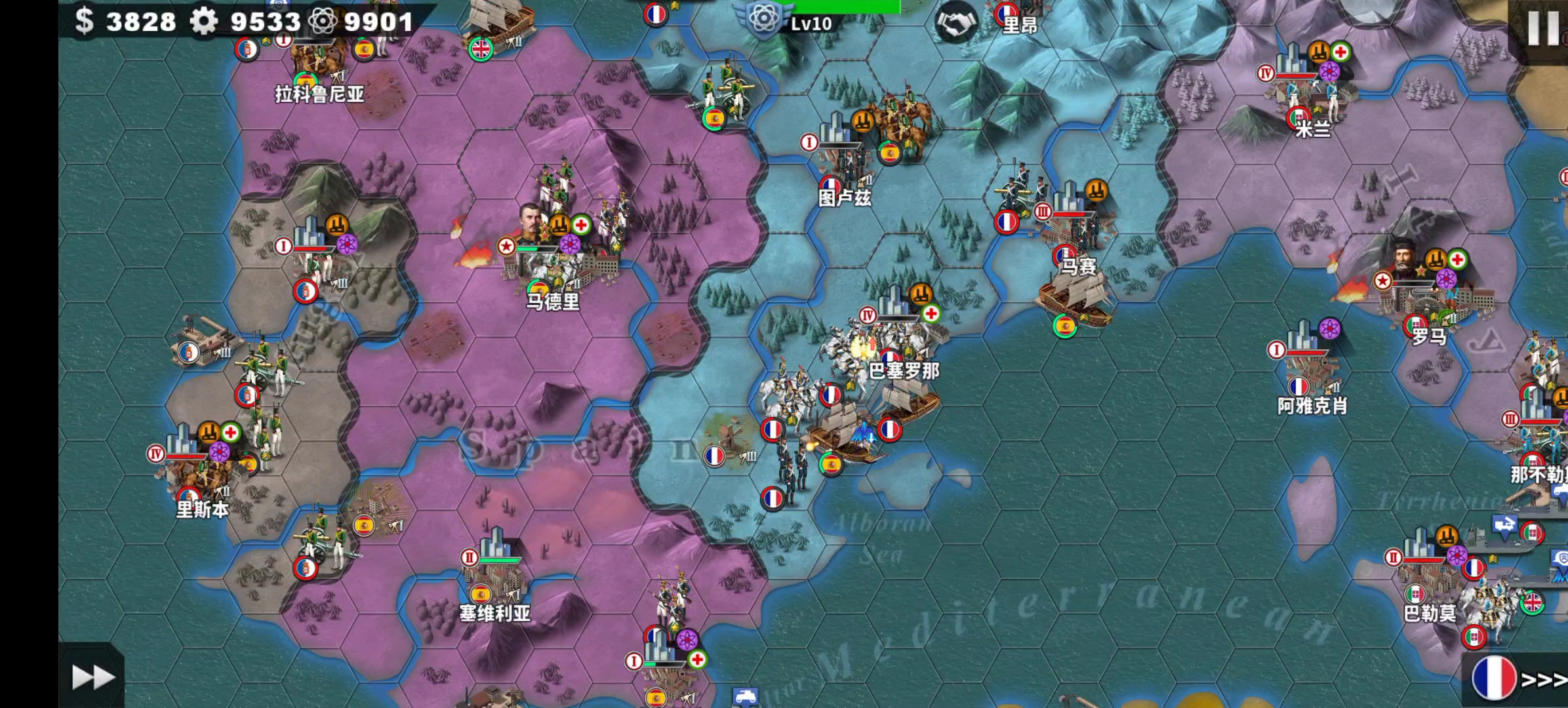The width and height of the screenshot is (1568, 708).
Task: Open the Lv10 technology atom badge
Action: coord(765,20)
